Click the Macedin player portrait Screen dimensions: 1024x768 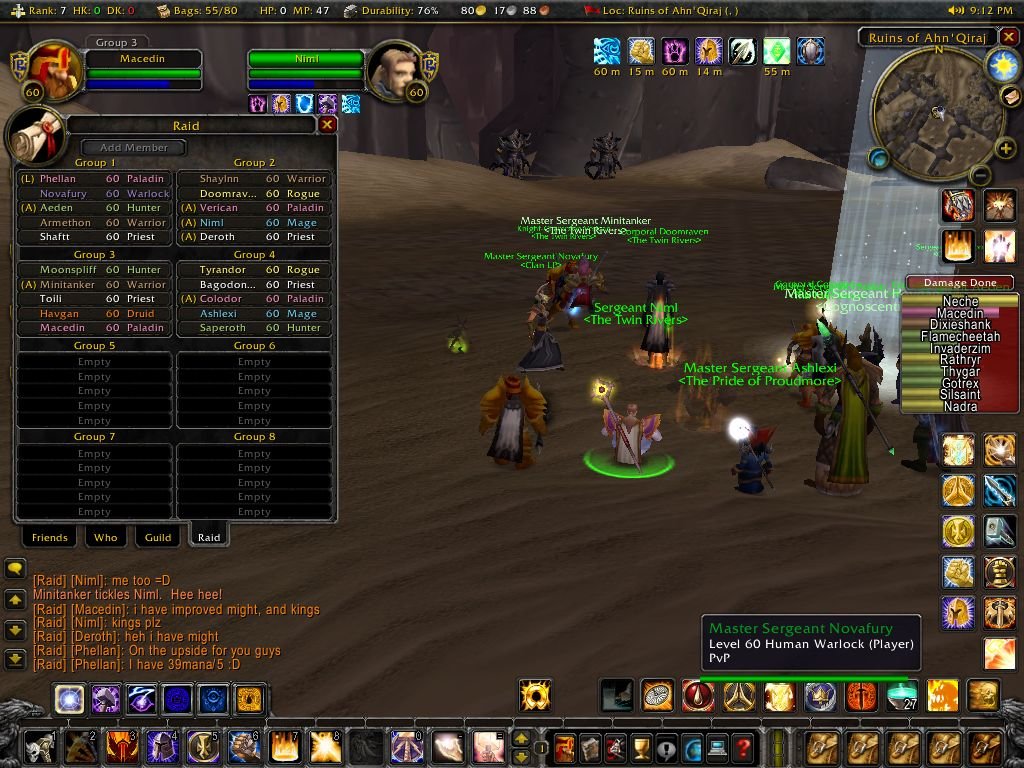pyautogui.click(x=47, y=70)
